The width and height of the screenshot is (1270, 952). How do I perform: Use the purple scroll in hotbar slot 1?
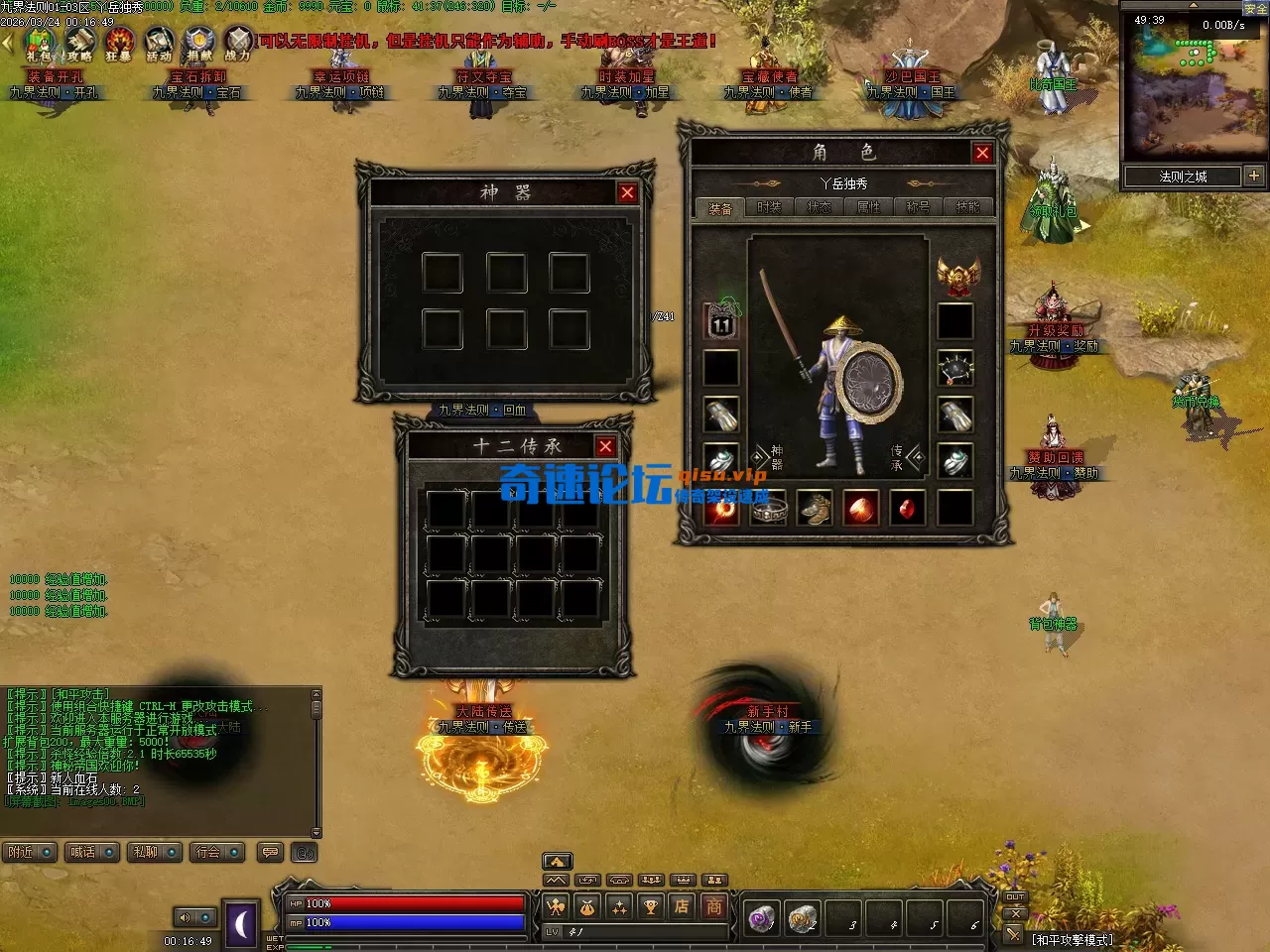click(762, 919)
